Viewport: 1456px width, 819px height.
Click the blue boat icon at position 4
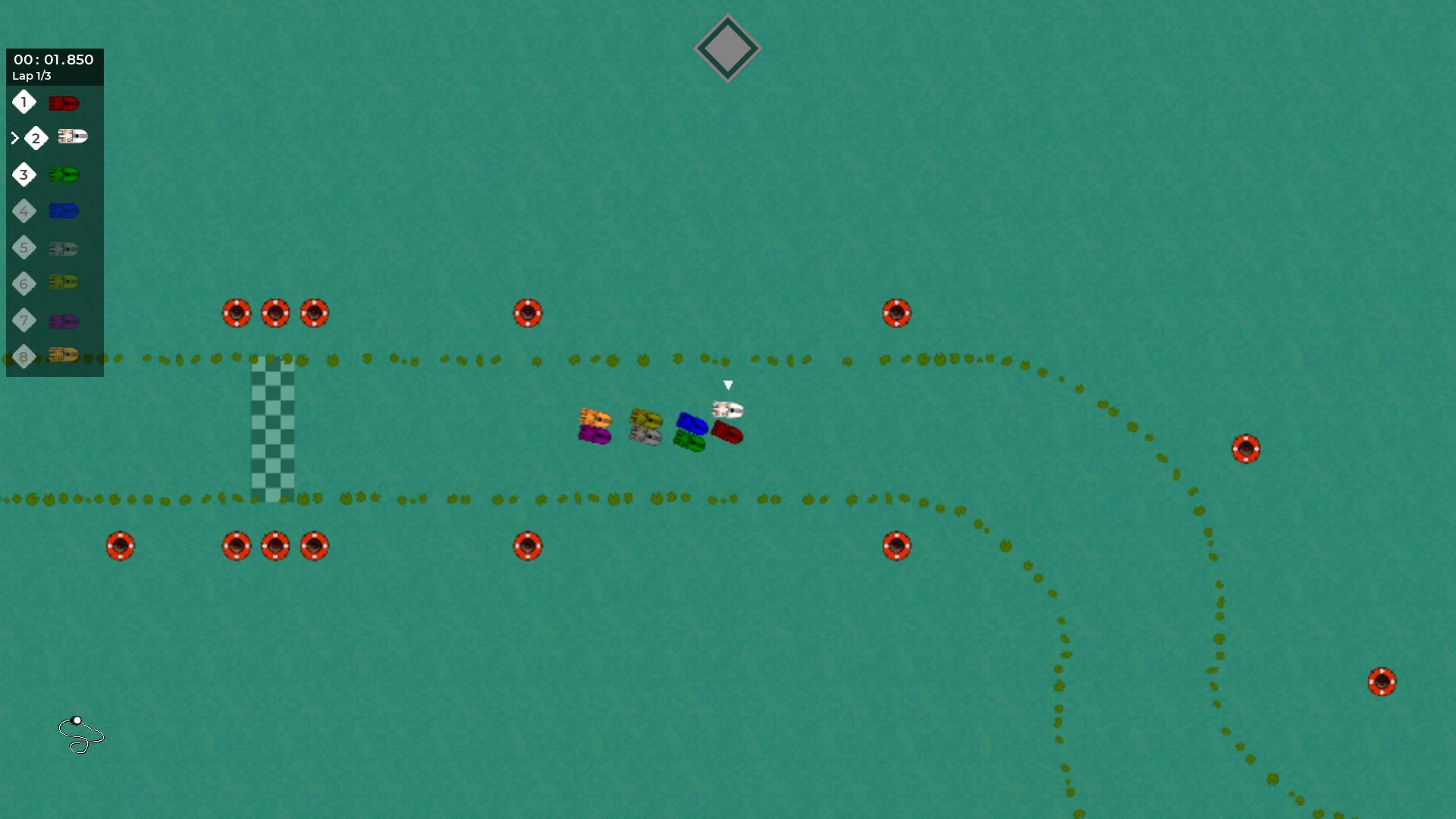click(x=64, y=211)
